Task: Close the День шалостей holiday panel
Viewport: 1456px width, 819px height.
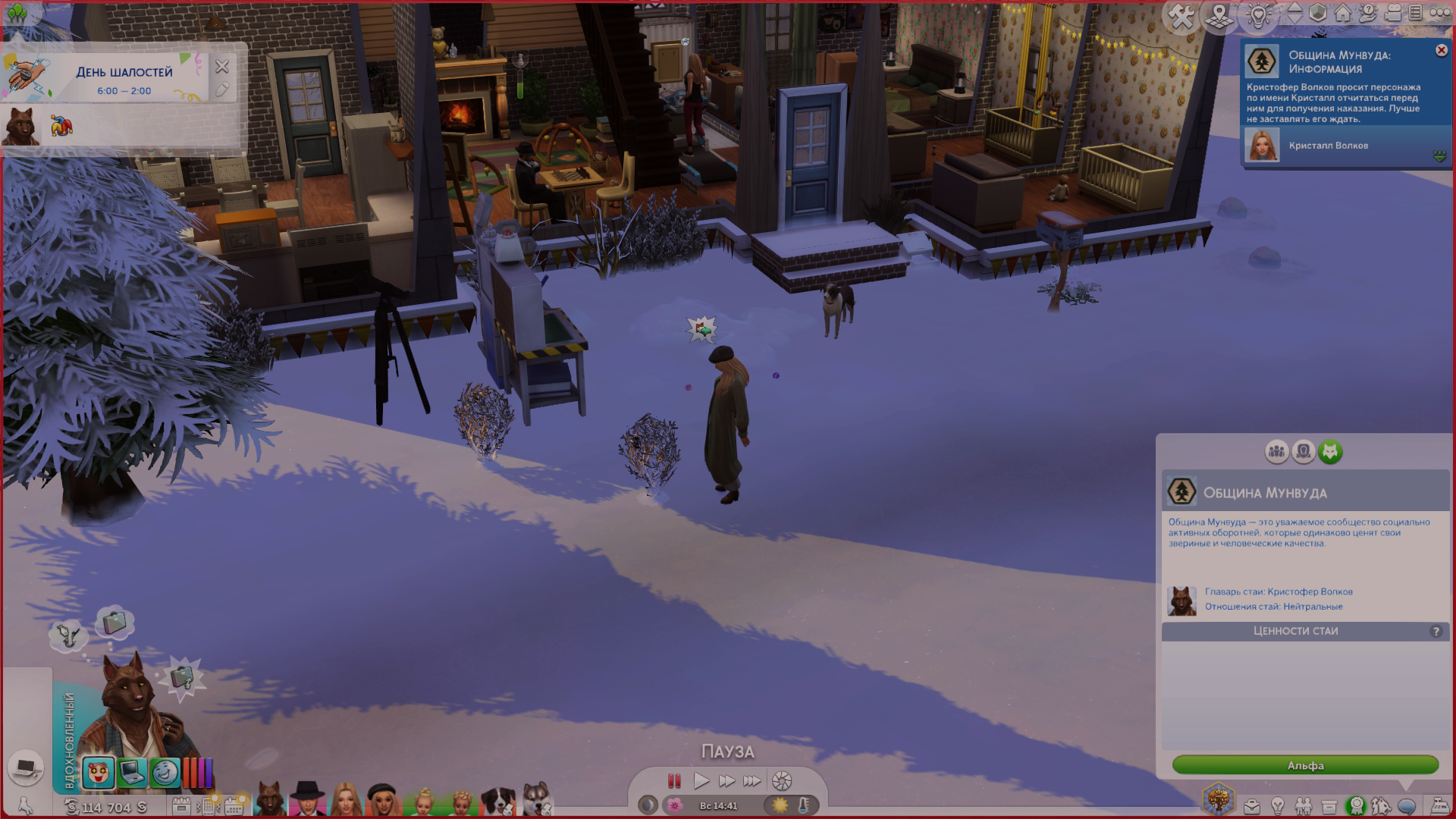Action: [x=222, y=67]
